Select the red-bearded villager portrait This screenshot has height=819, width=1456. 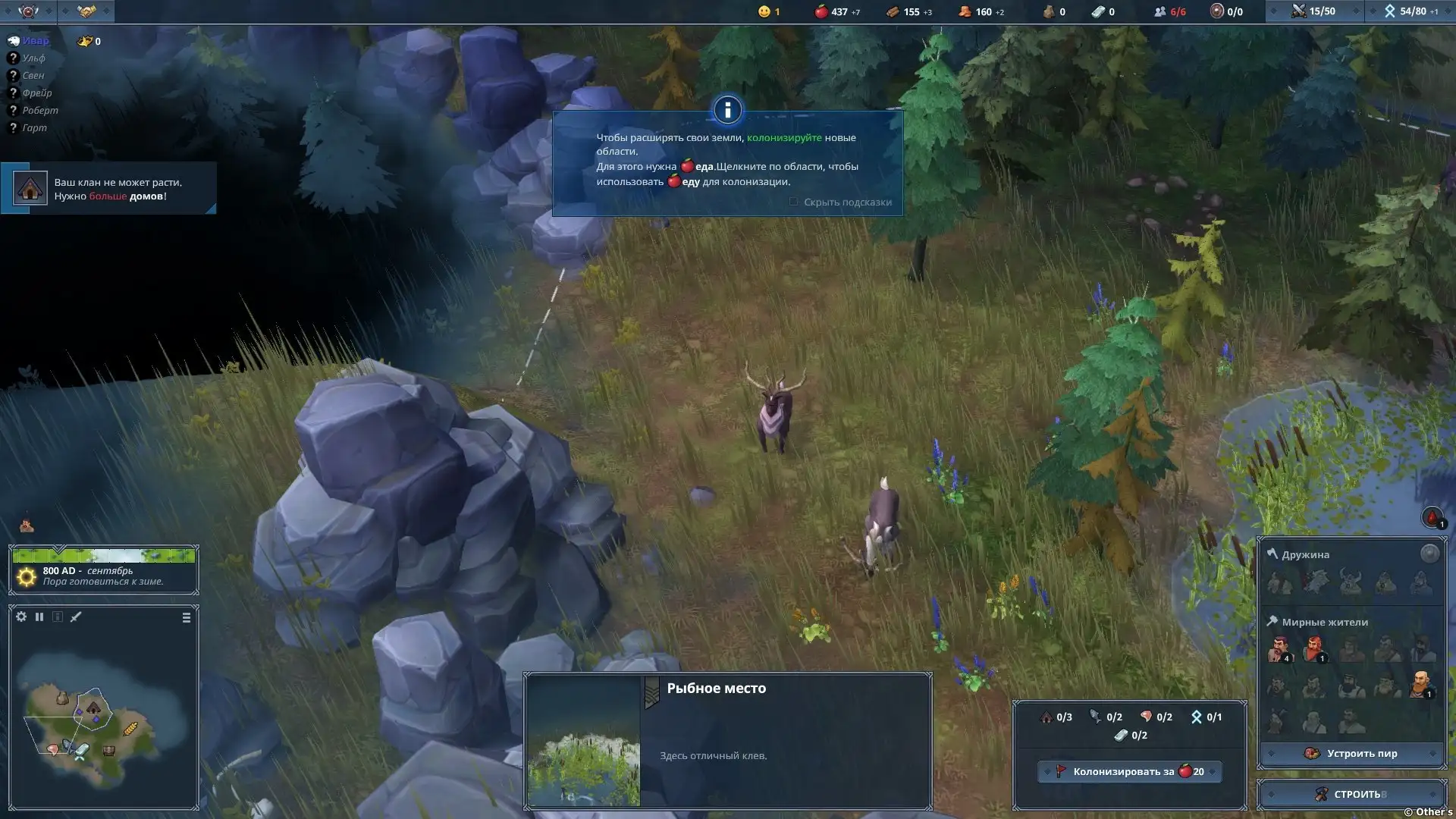1313,649
